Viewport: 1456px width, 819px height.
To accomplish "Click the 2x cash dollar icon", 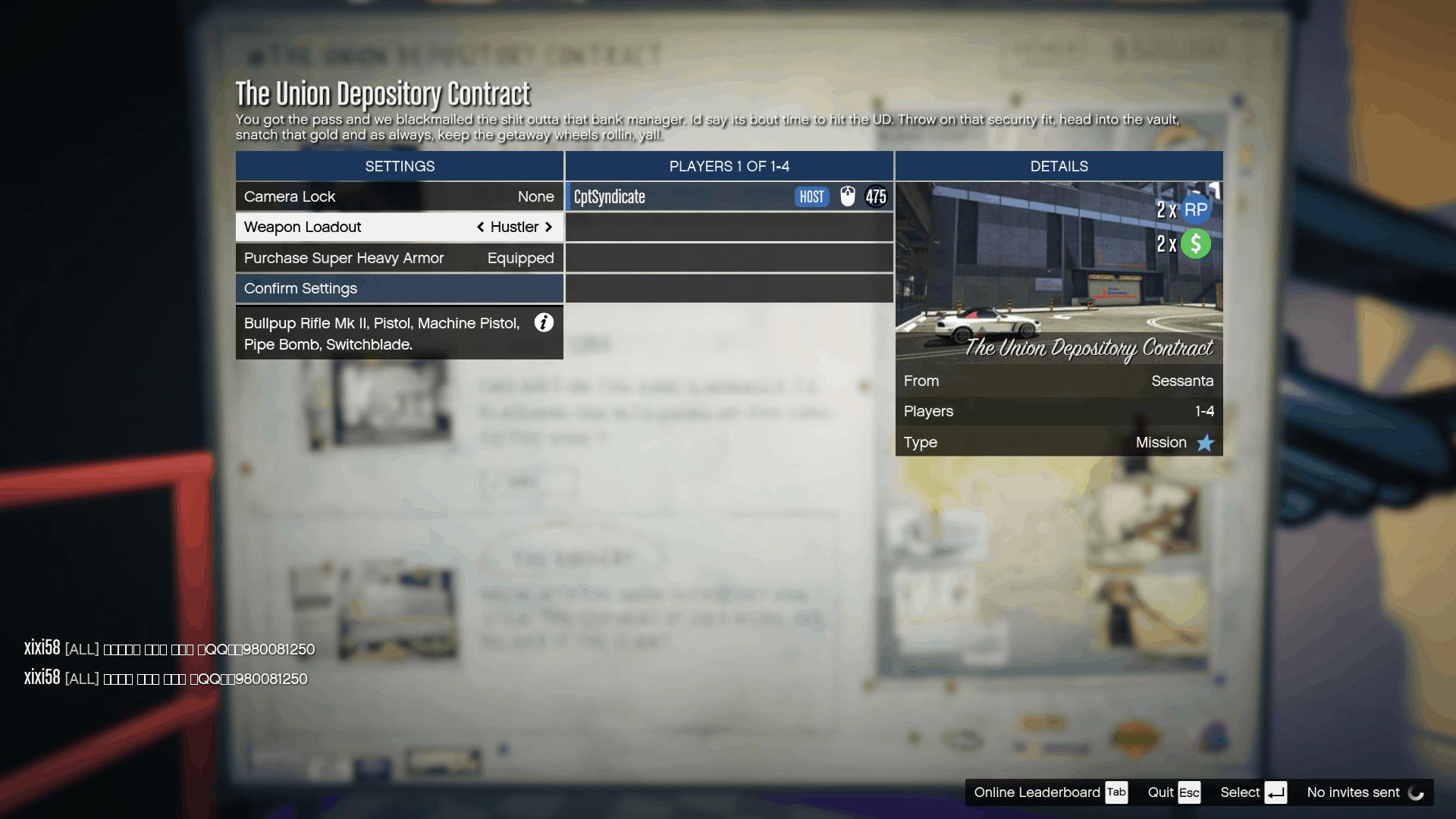I will click(1197, 244).
